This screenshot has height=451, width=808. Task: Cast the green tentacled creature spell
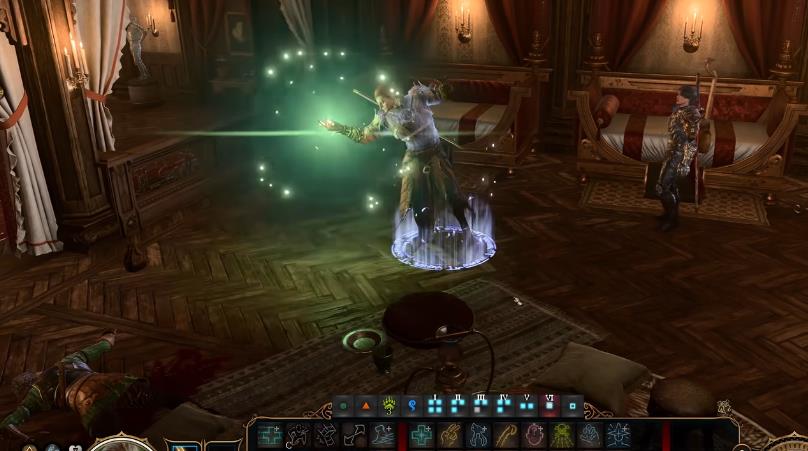(562, 435)
